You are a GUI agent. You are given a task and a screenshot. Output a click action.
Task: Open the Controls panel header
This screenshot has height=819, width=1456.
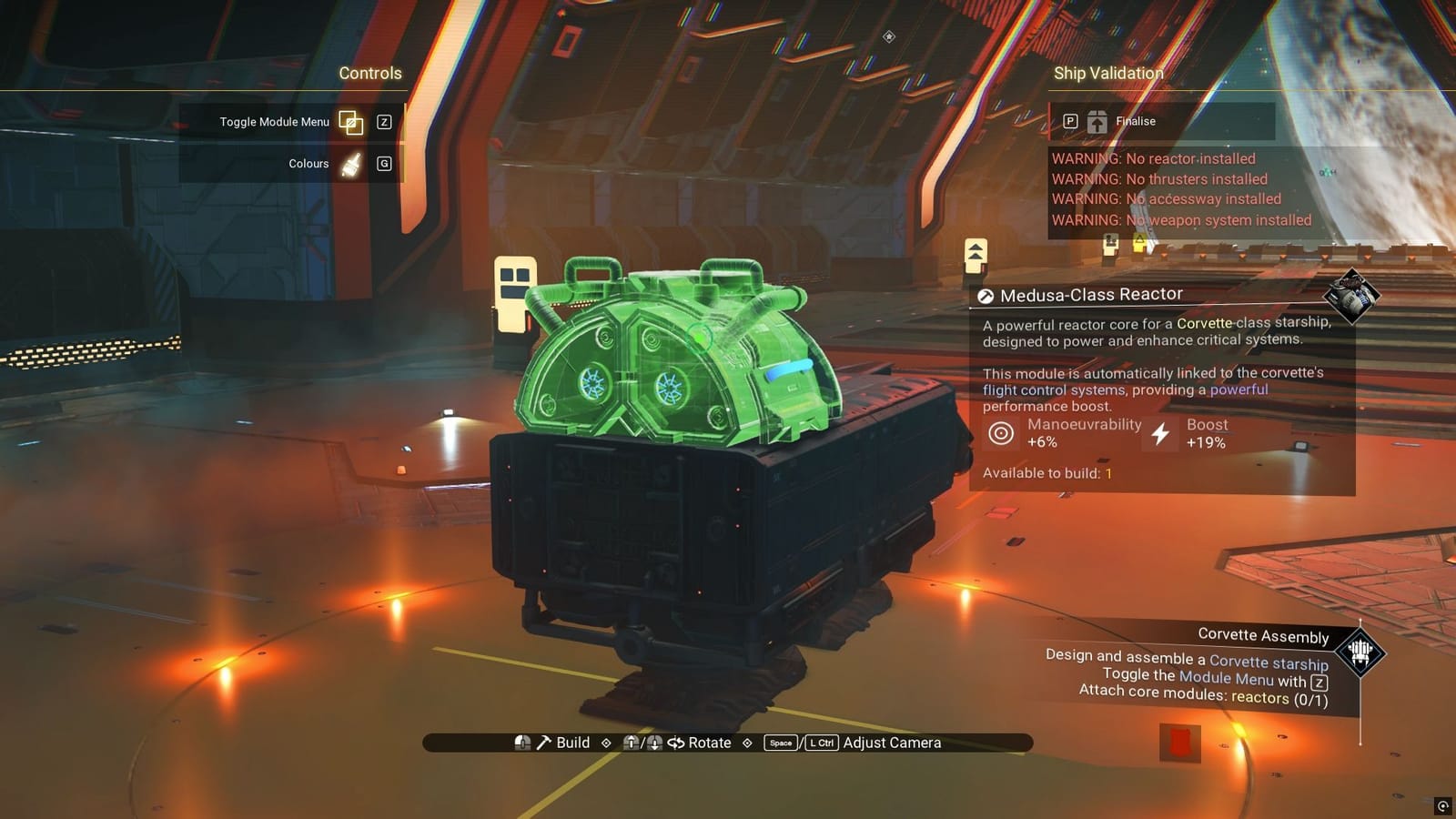pos(369,73)
